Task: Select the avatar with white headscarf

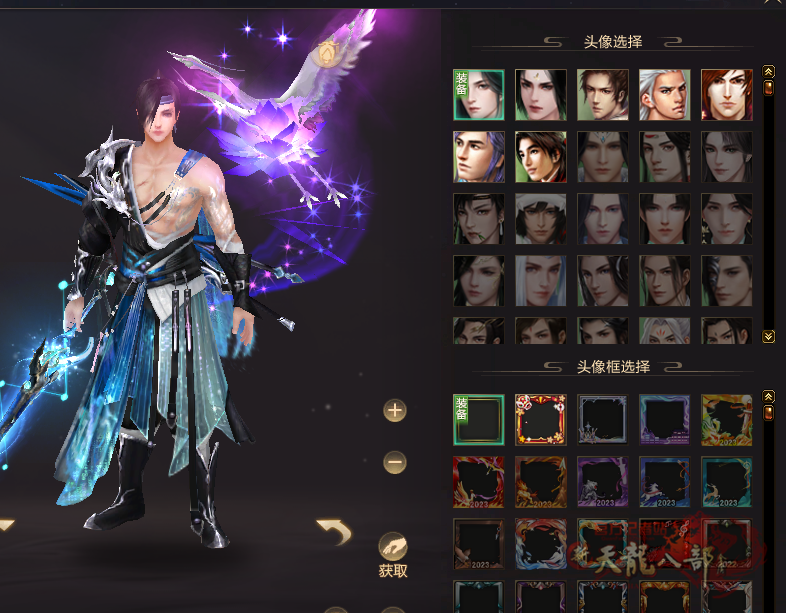Action: click(x=541, y=219)
